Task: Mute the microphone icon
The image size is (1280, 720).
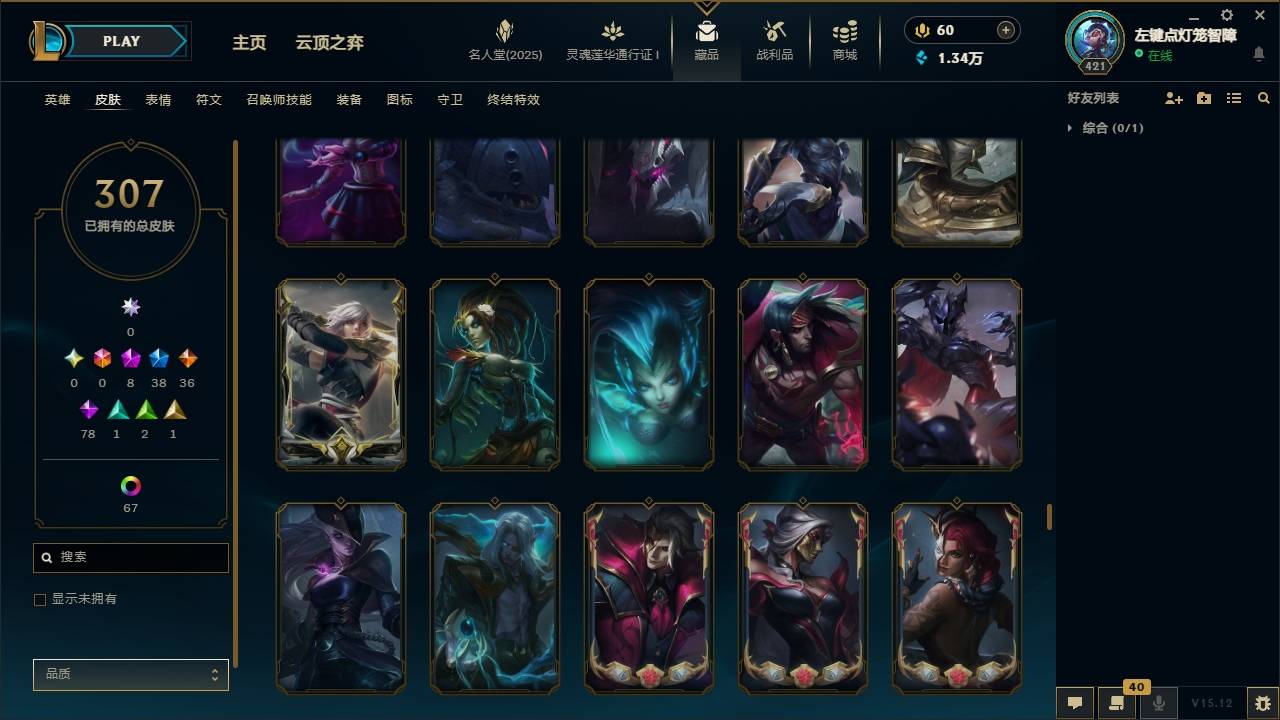Action: [1157, 703]
